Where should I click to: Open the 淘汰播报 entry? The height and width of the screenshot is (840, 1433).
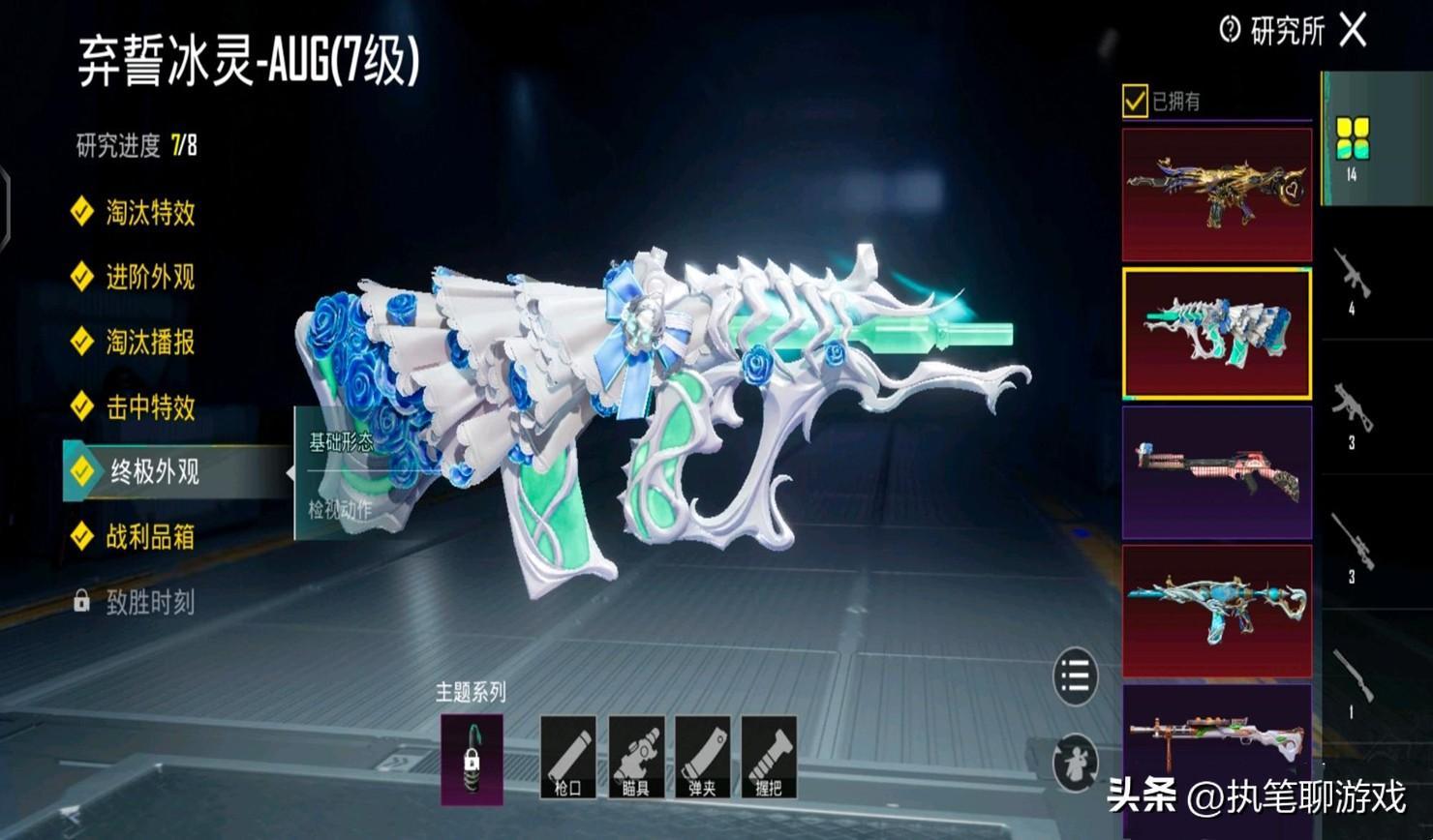pyautogui.click(x=149, y=342)
